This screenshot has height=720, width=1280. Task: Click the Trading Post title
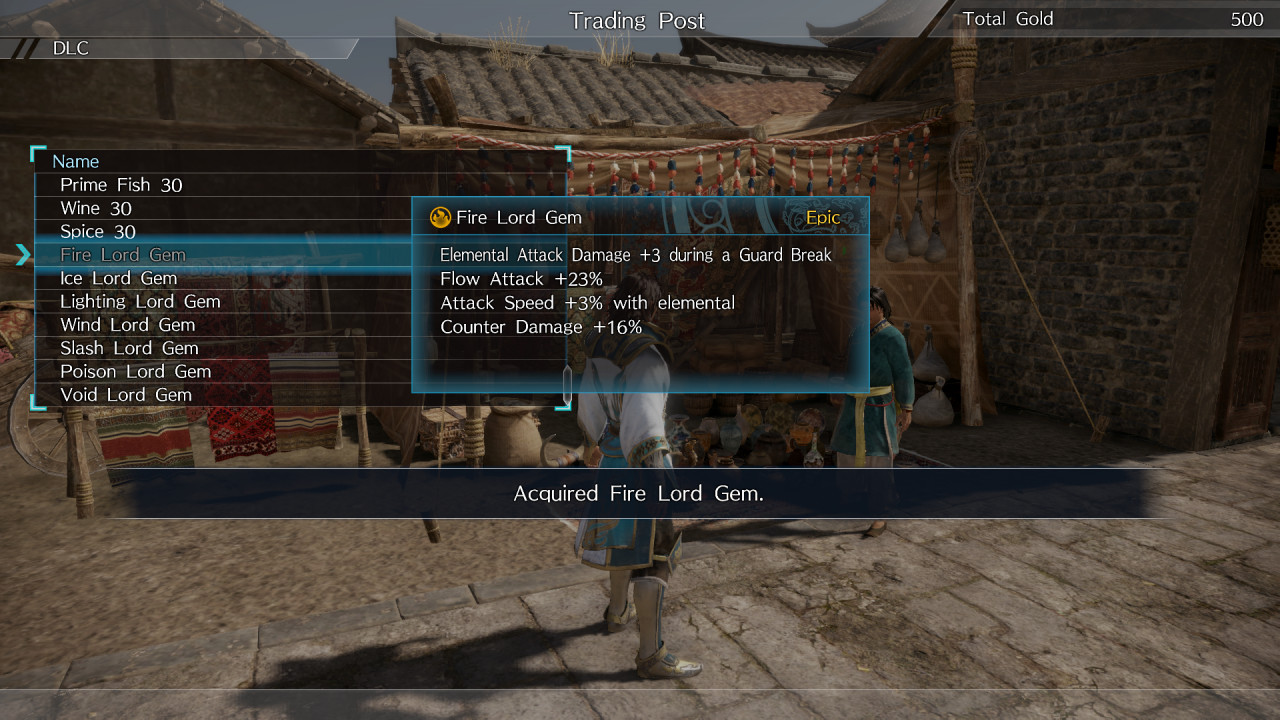pyautogui.click(x=637, y=20)
